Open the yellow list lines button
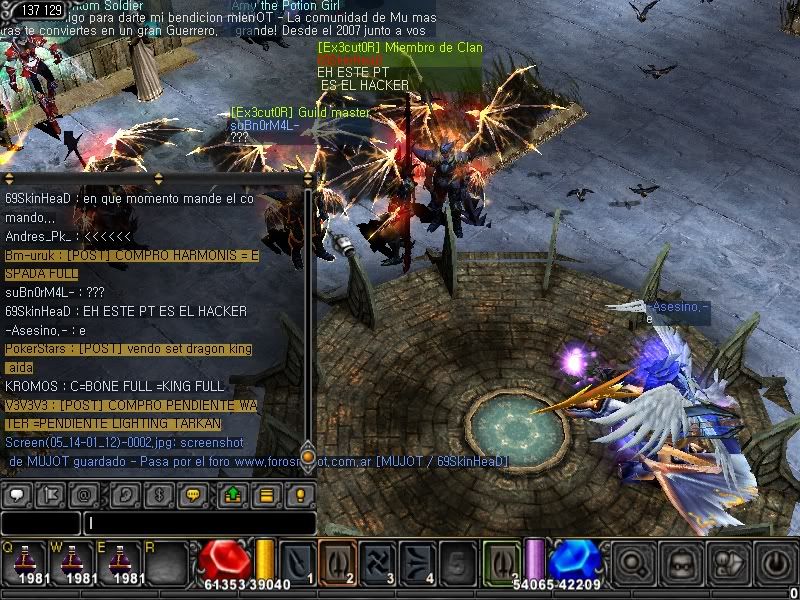The image size is (800, 600). [x=265, y=495]
